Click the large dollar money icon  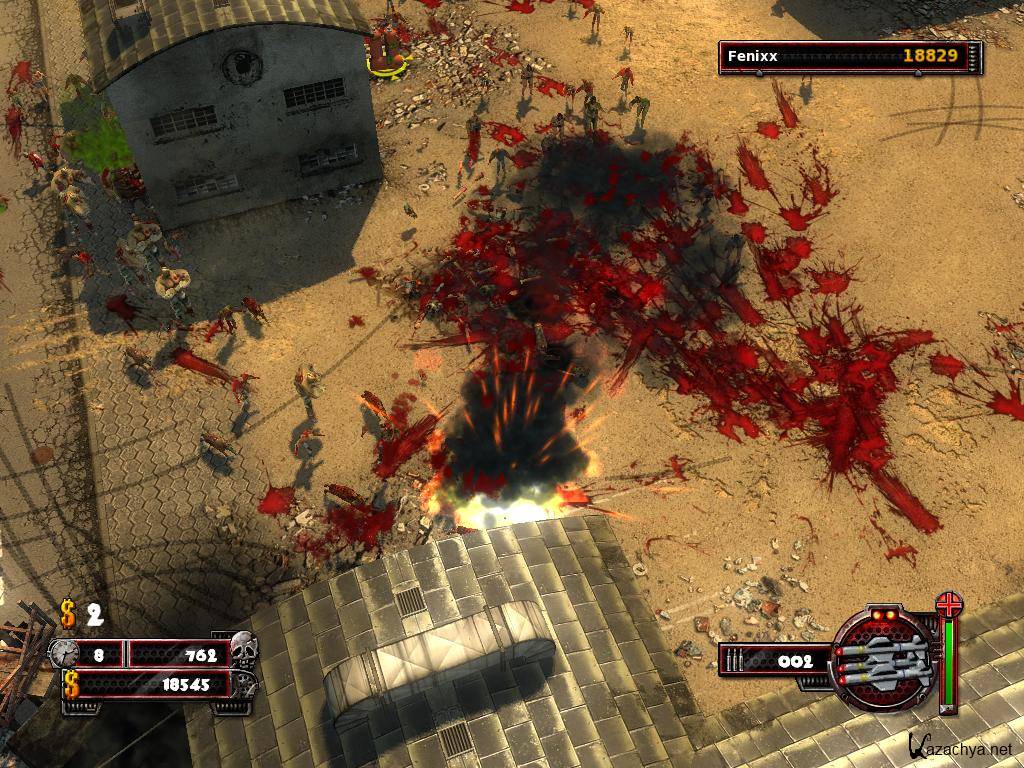point(72,685)
